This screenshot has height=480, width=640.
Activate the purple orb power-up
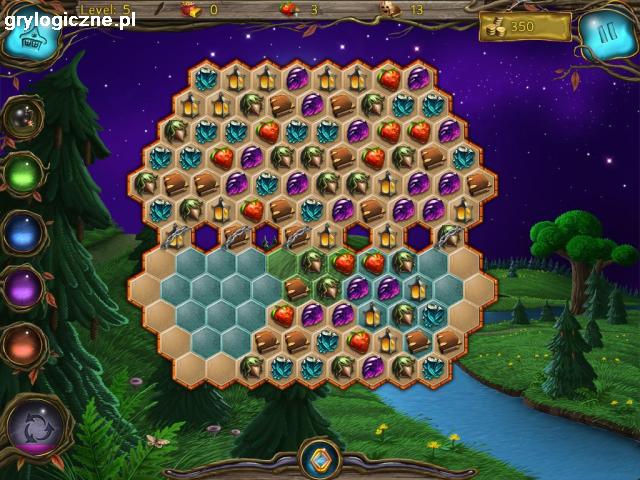point(22,290)
